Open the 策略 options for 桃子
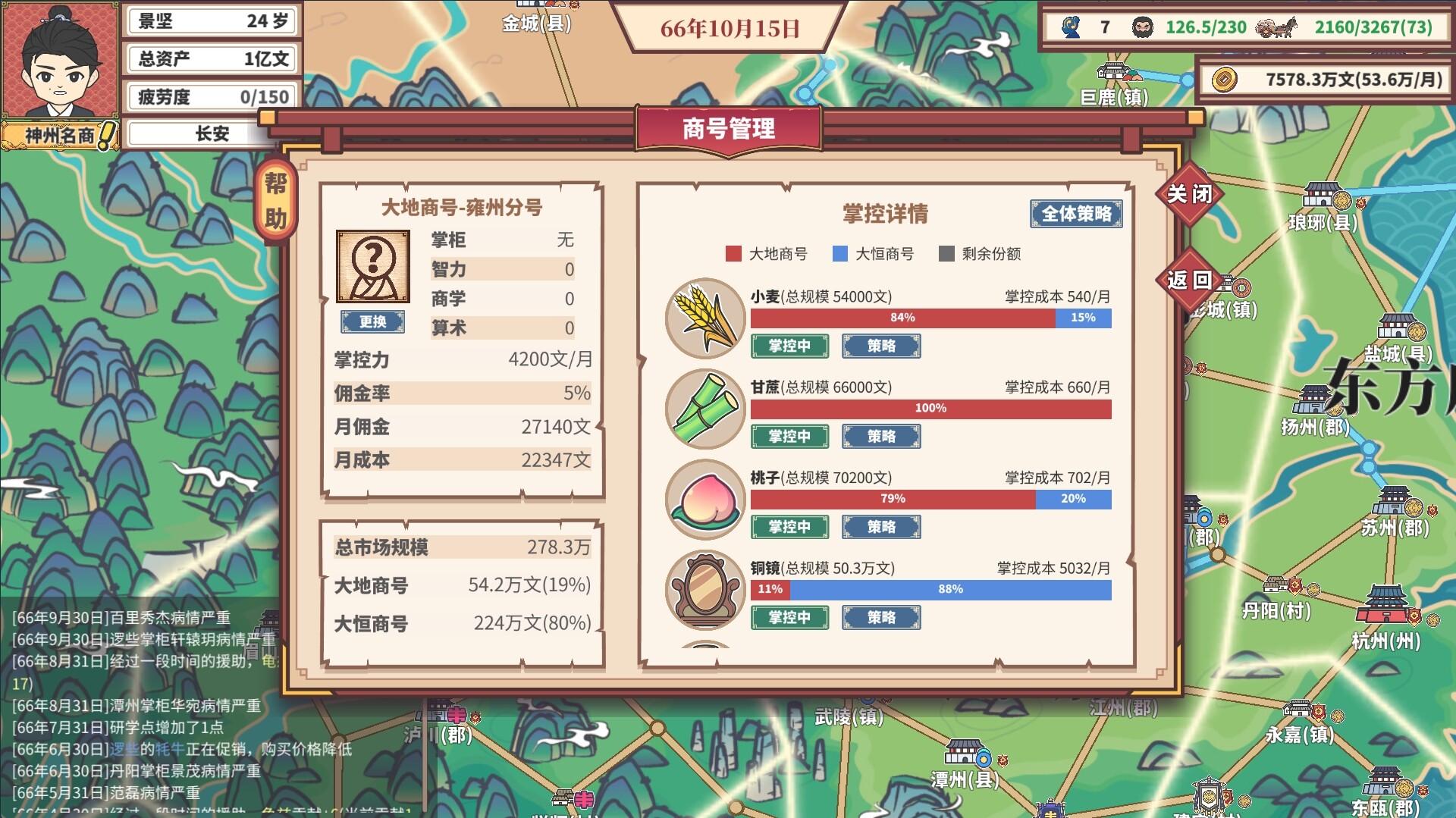The width and height of the screenshot is (1456, 818). [x=882, y=527]
